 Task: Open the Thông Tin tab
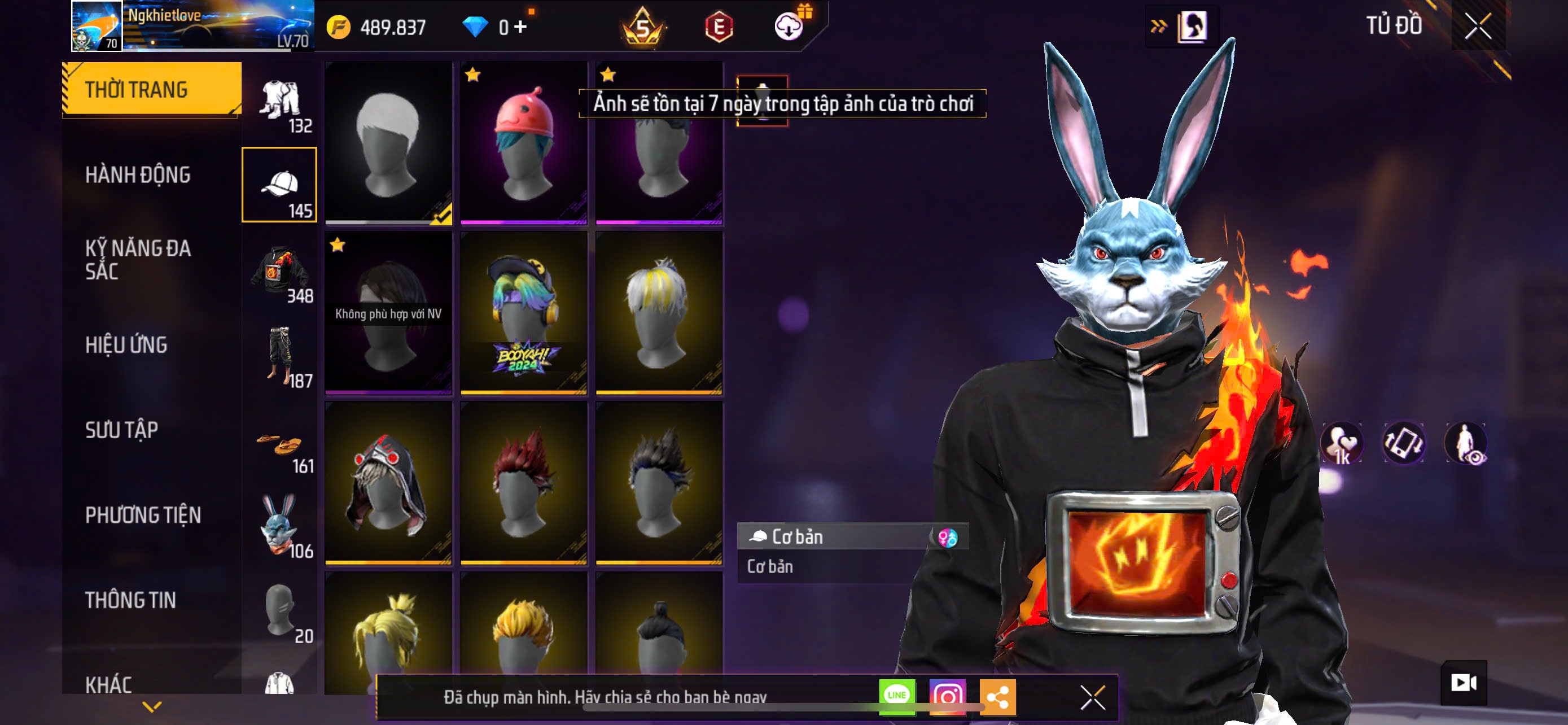[130, 600]
